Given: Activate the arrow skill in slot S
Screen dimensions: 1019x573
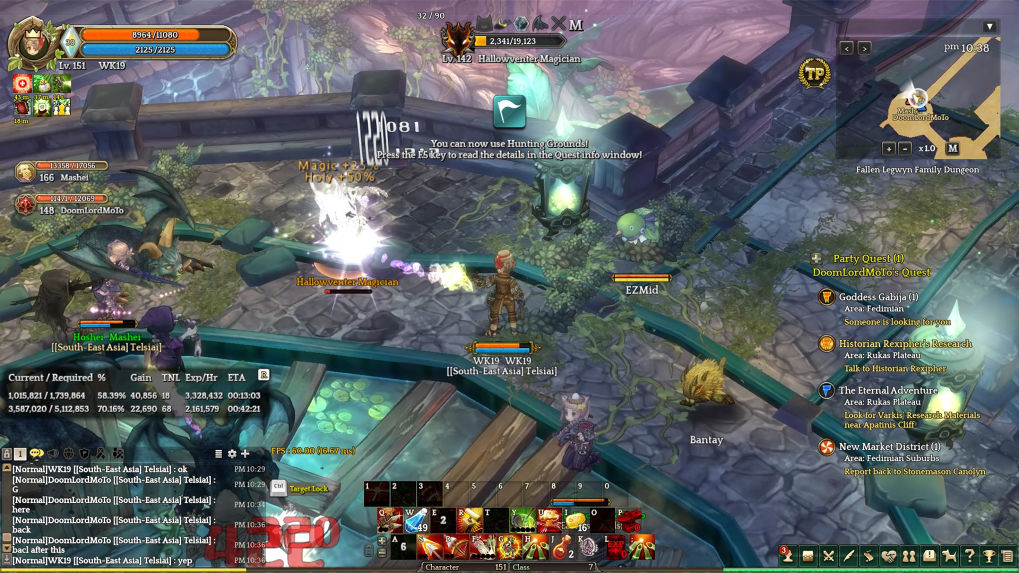Looking at the screenshot, I should pos(430,547).
